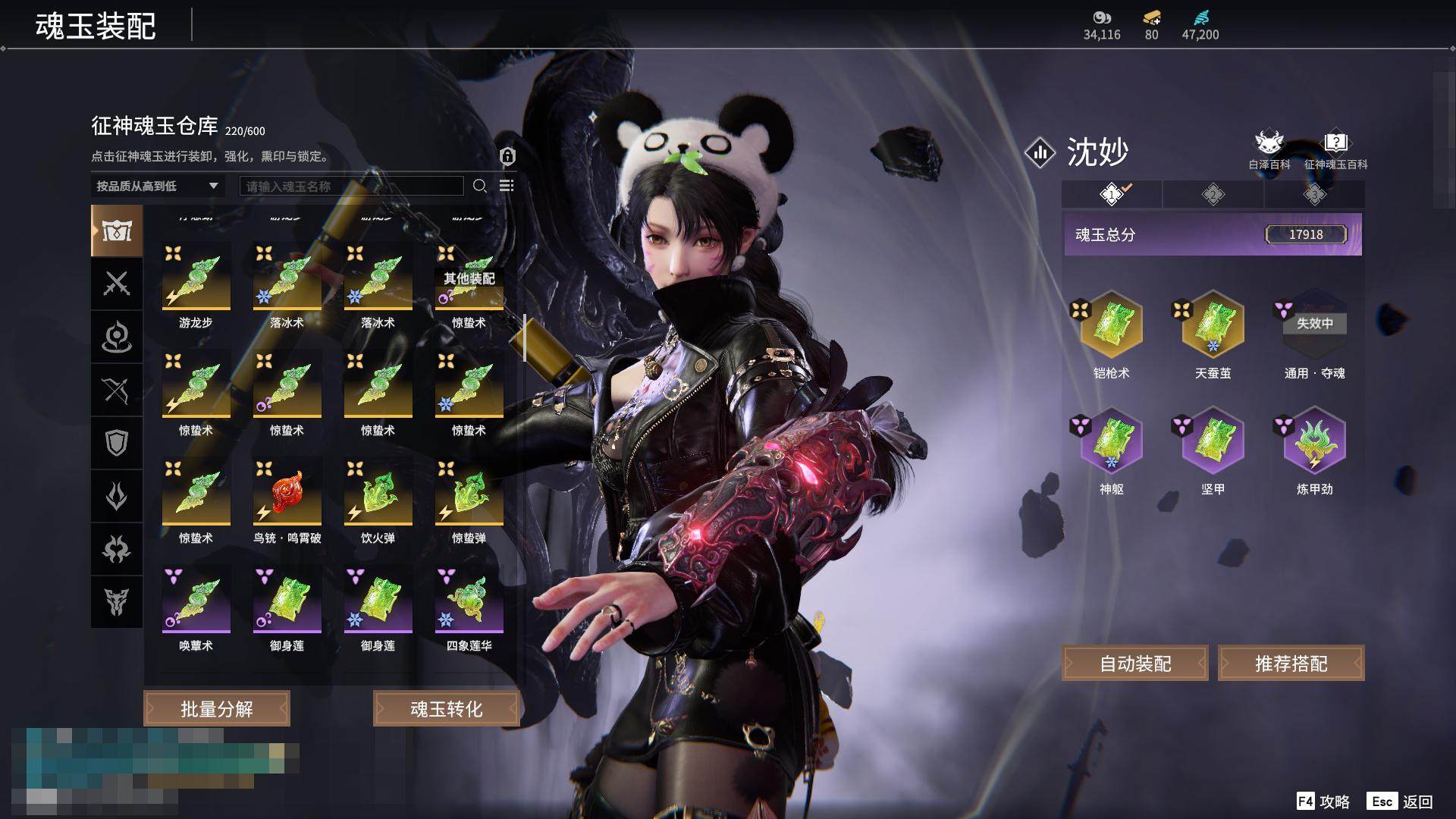The width and height of the screenshot is (1456, 819).
Task: Click the equipped 铠枪术 slot
Action: (1111, 325)
